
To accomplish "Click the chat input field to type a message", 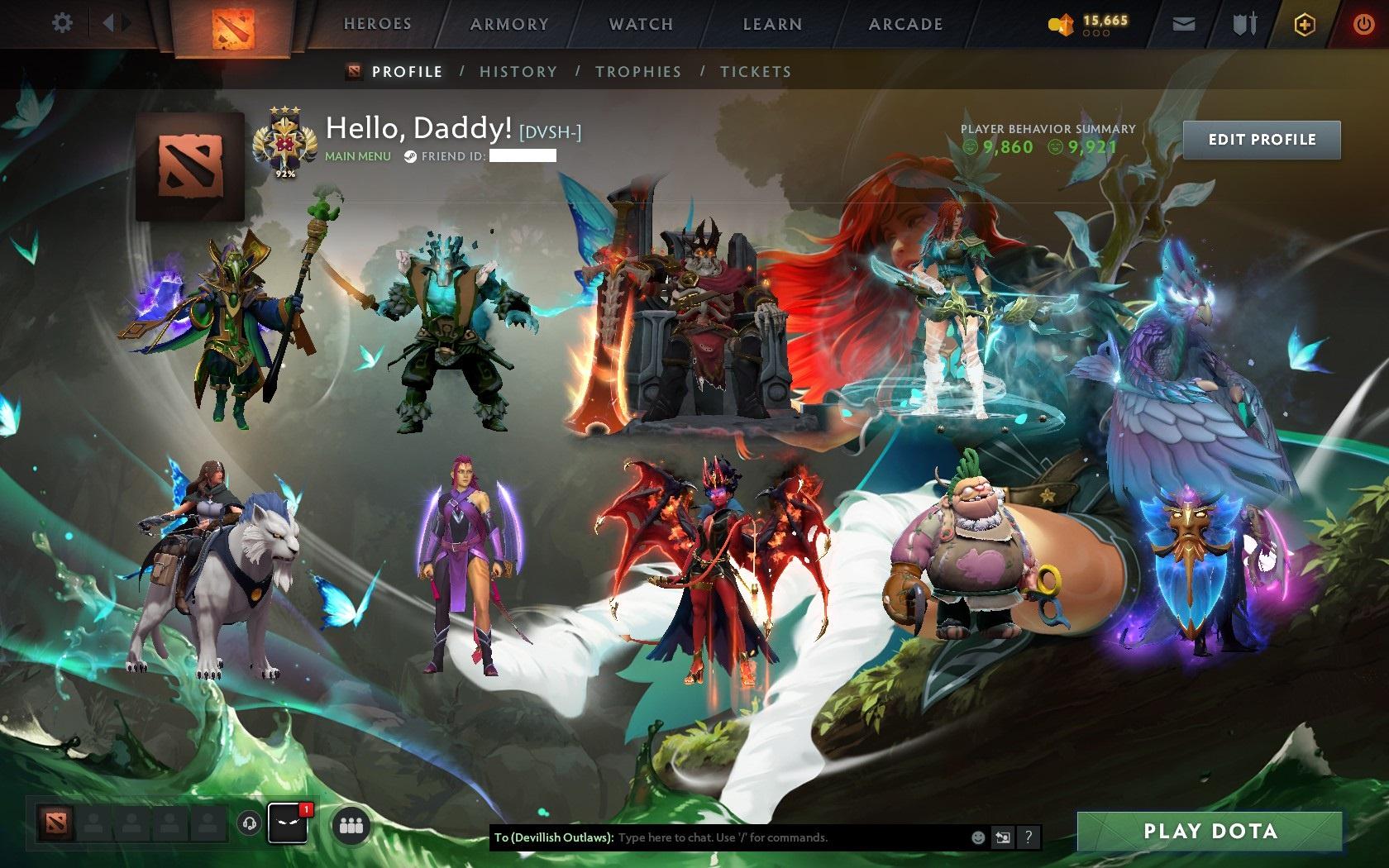I will pyautogui.click(x=744, y=837).
